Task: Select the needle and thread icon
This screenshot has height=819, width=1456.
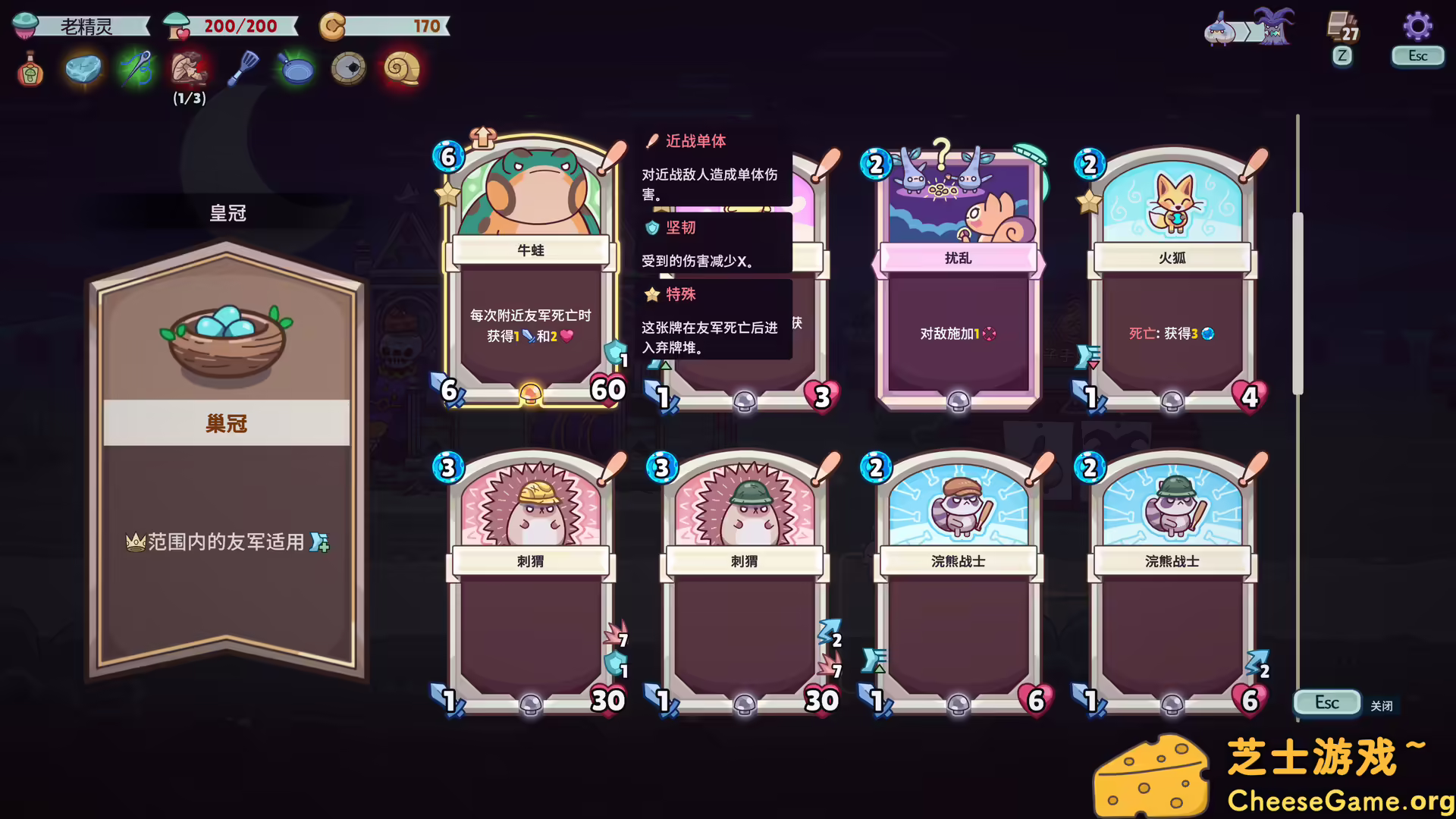Action: [x=135, y=69]
